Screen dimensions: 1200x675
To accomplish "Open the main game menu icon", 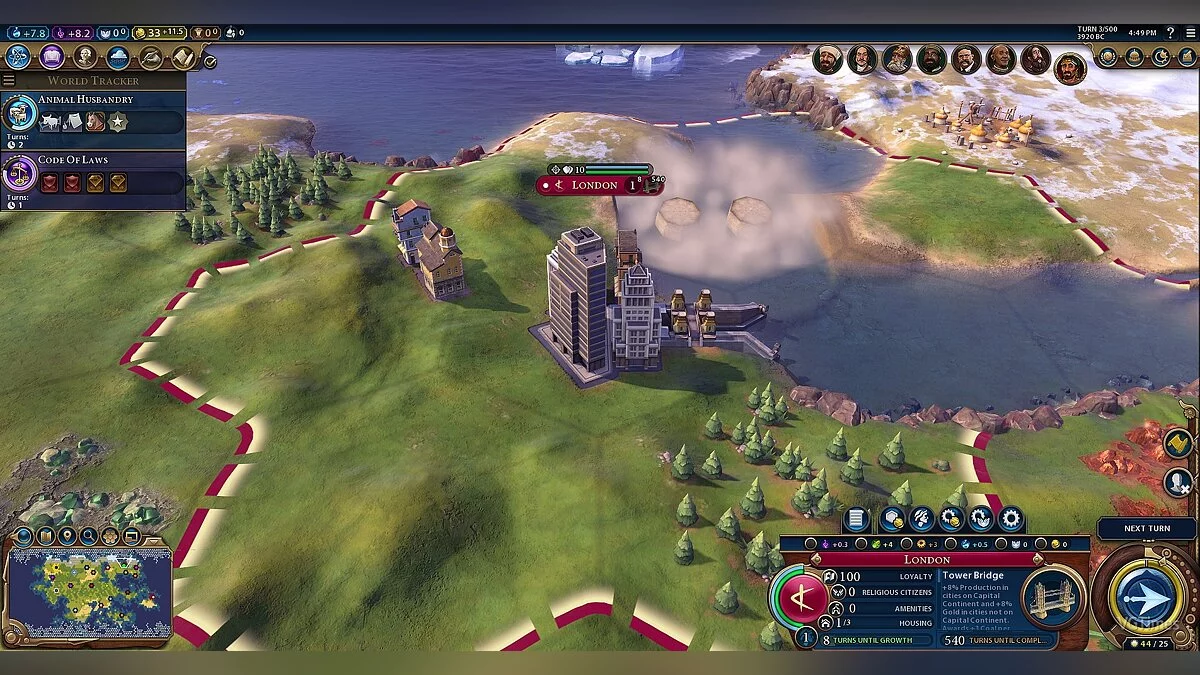I will coord(1189,33).
